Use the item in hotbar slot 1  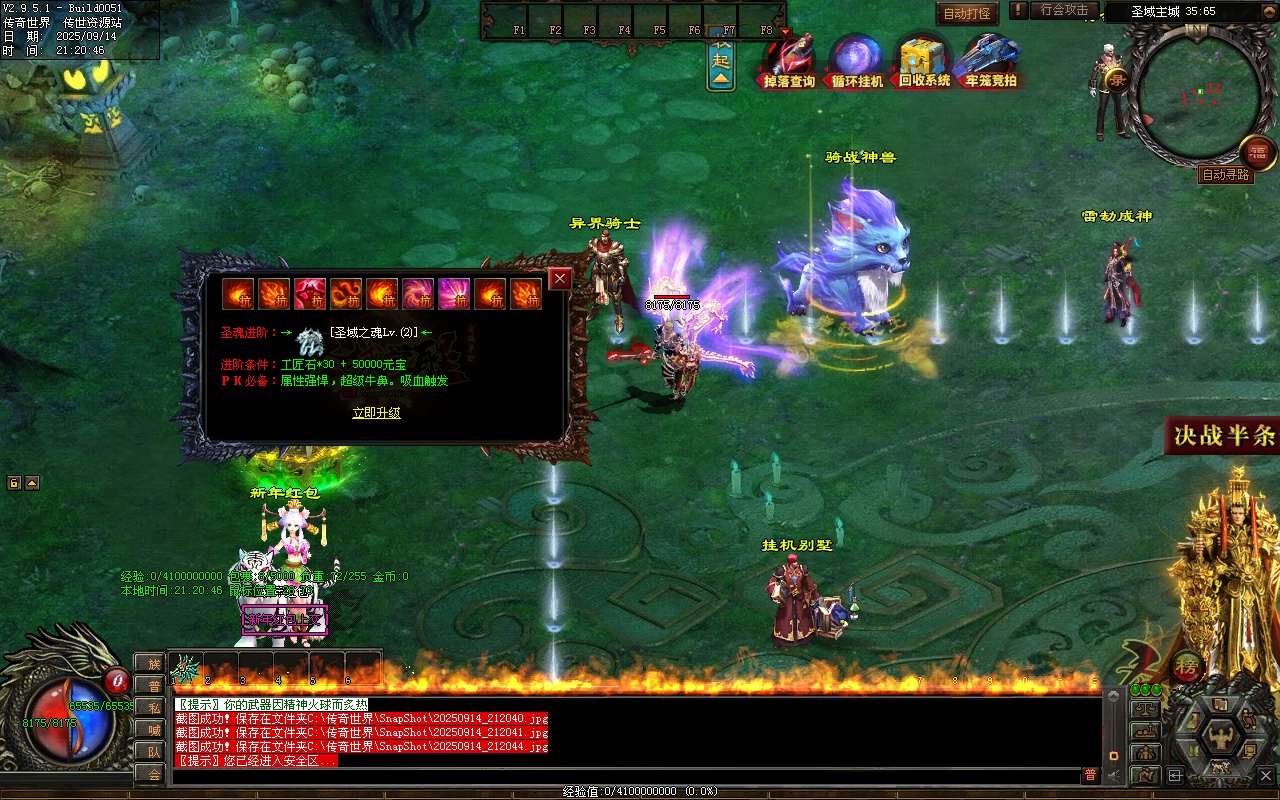(x=186, y=668)
